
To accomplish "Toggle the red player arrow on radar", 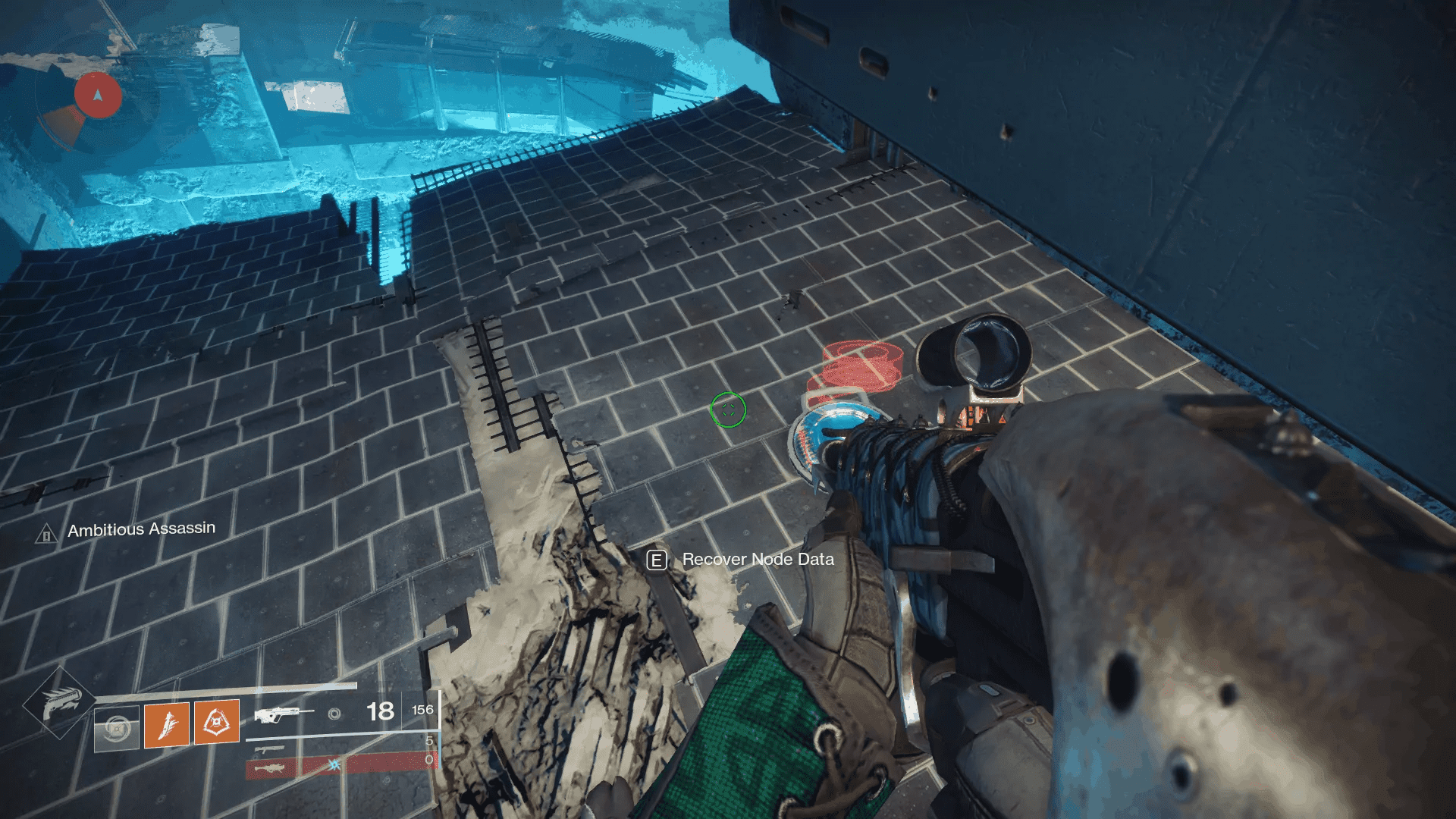I will tap(97, 94).
